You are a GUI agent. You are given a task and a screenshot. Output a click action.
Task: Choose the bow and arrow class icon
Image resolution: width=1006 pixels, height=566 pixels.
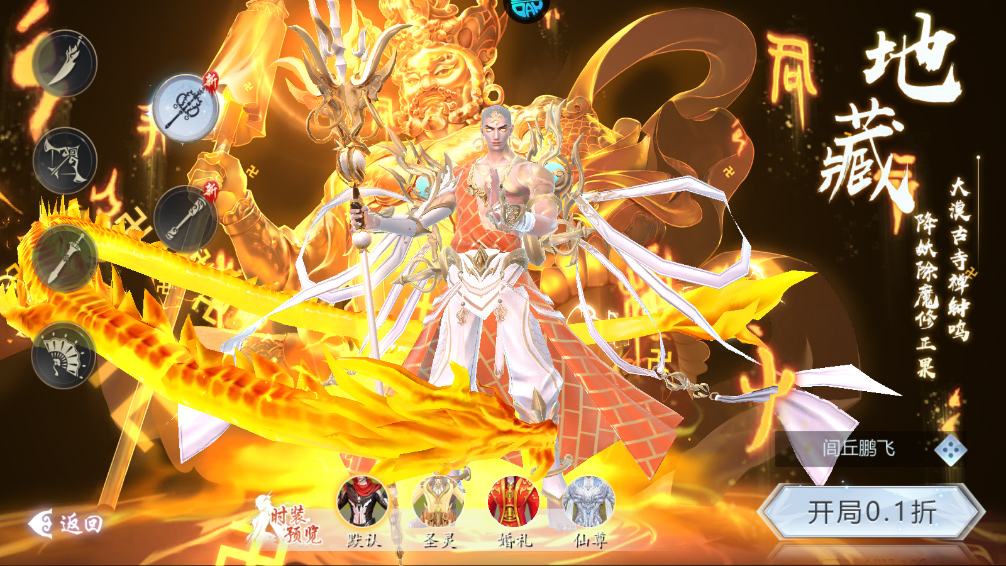pos(65,159)
